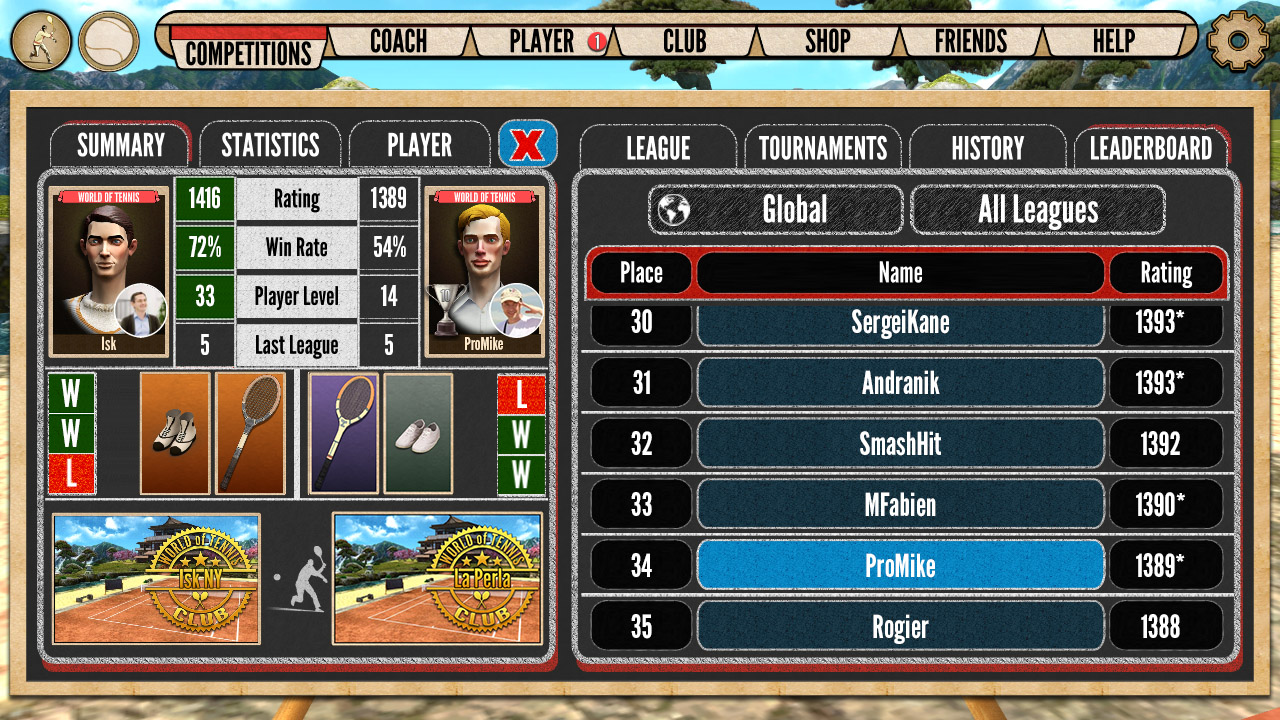Screen dimensions: 1280x720
Task: Open the Shop menu item
Action: 828,42
